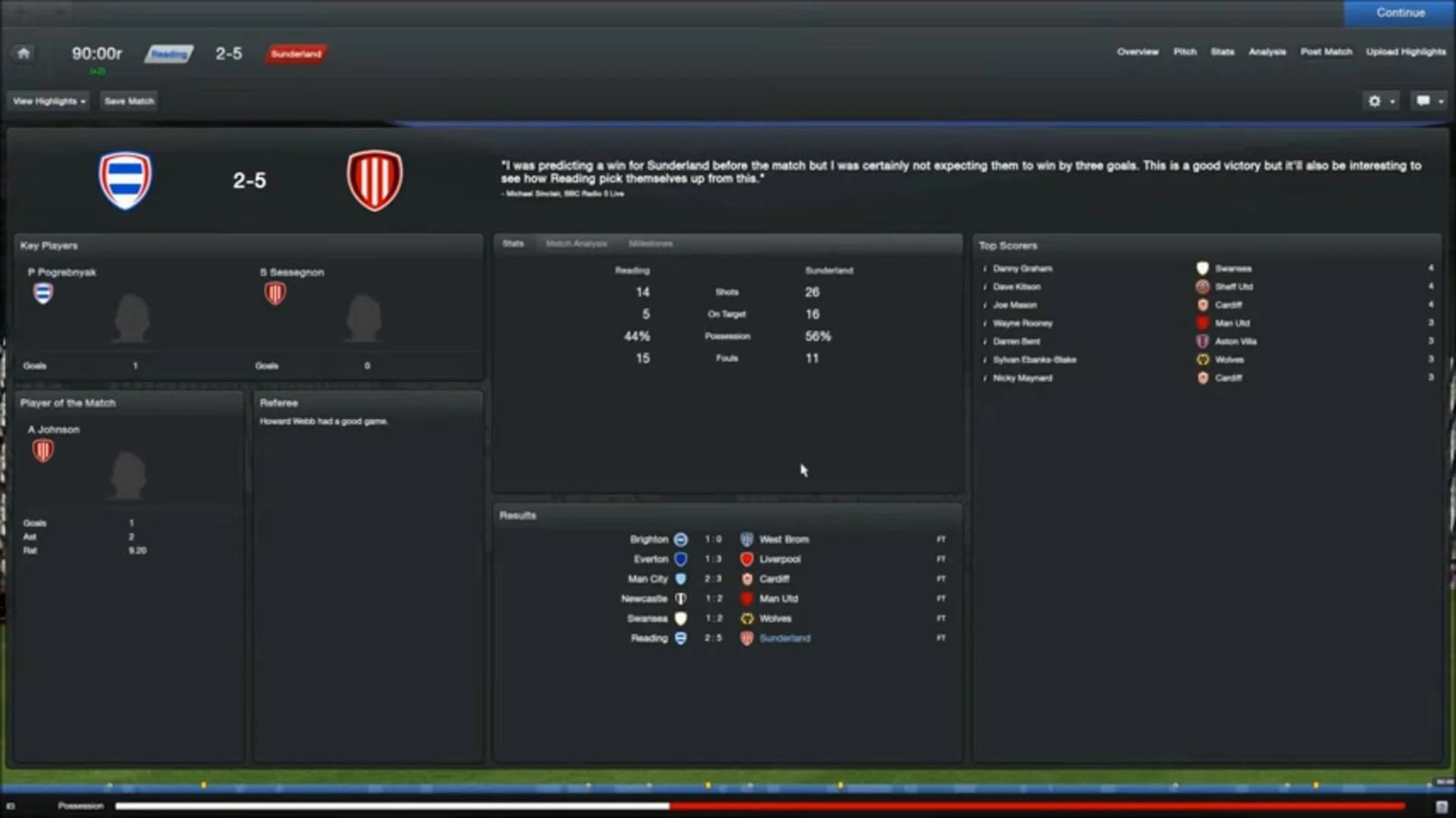Click the large Sunderland crest beside the score

(375, 180)
